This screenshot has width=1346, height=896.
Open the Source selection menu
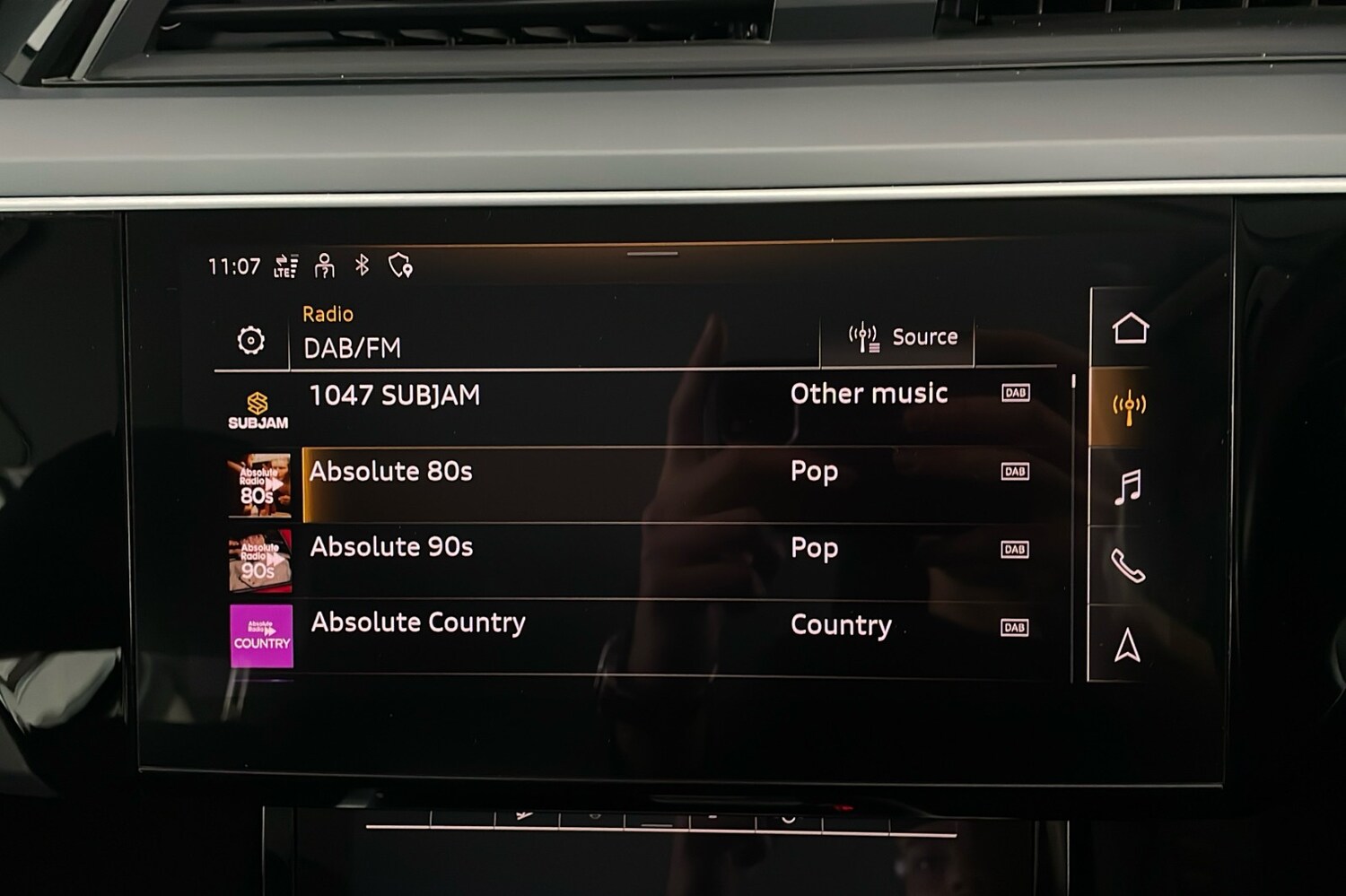coord(901,337)
